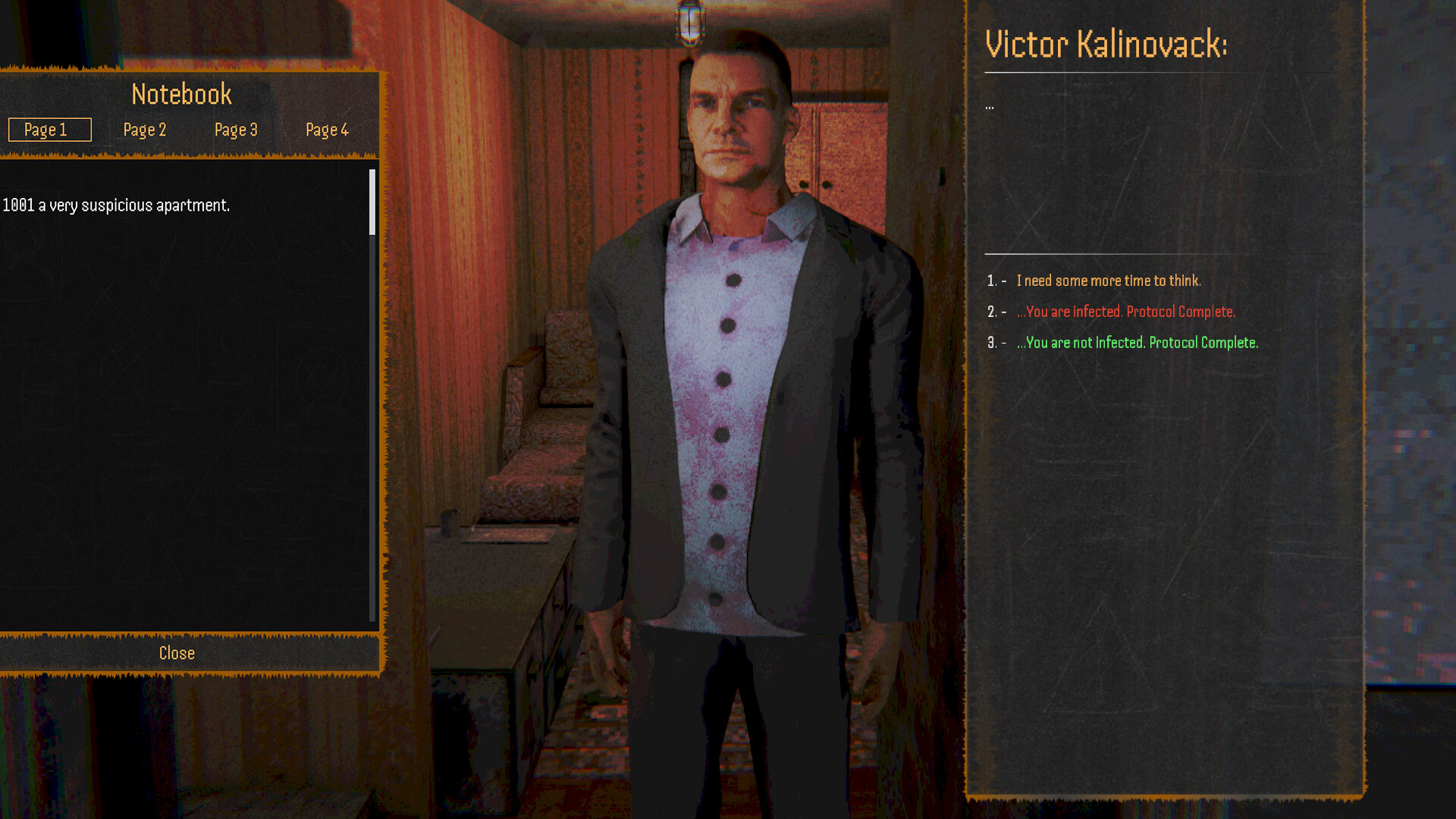1456x819 pixels.
Task: Click the "..." dialogue line from Victor
Action: 989,106
